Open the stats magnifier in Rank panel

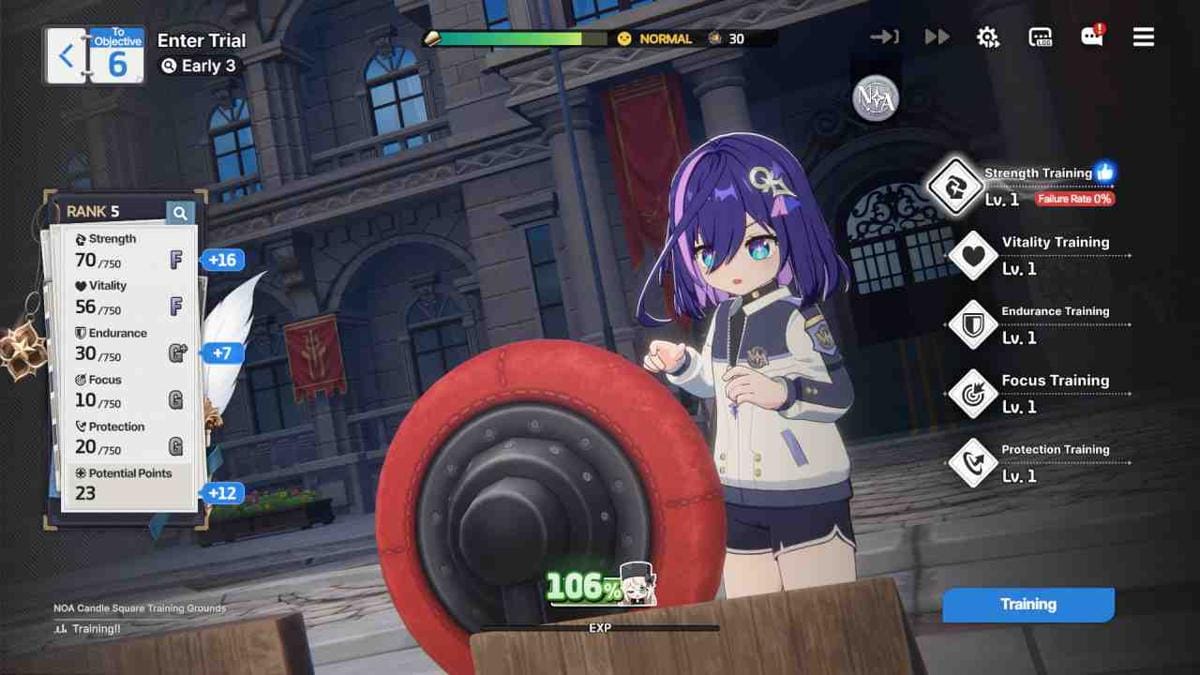tap(180, 212)
